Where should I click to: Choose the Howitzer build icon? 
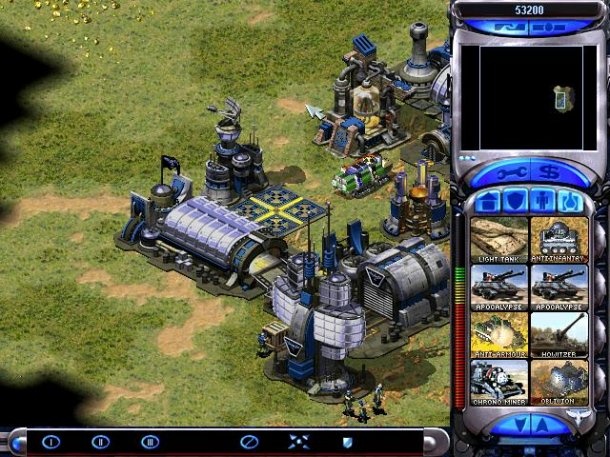pos(559,333)
